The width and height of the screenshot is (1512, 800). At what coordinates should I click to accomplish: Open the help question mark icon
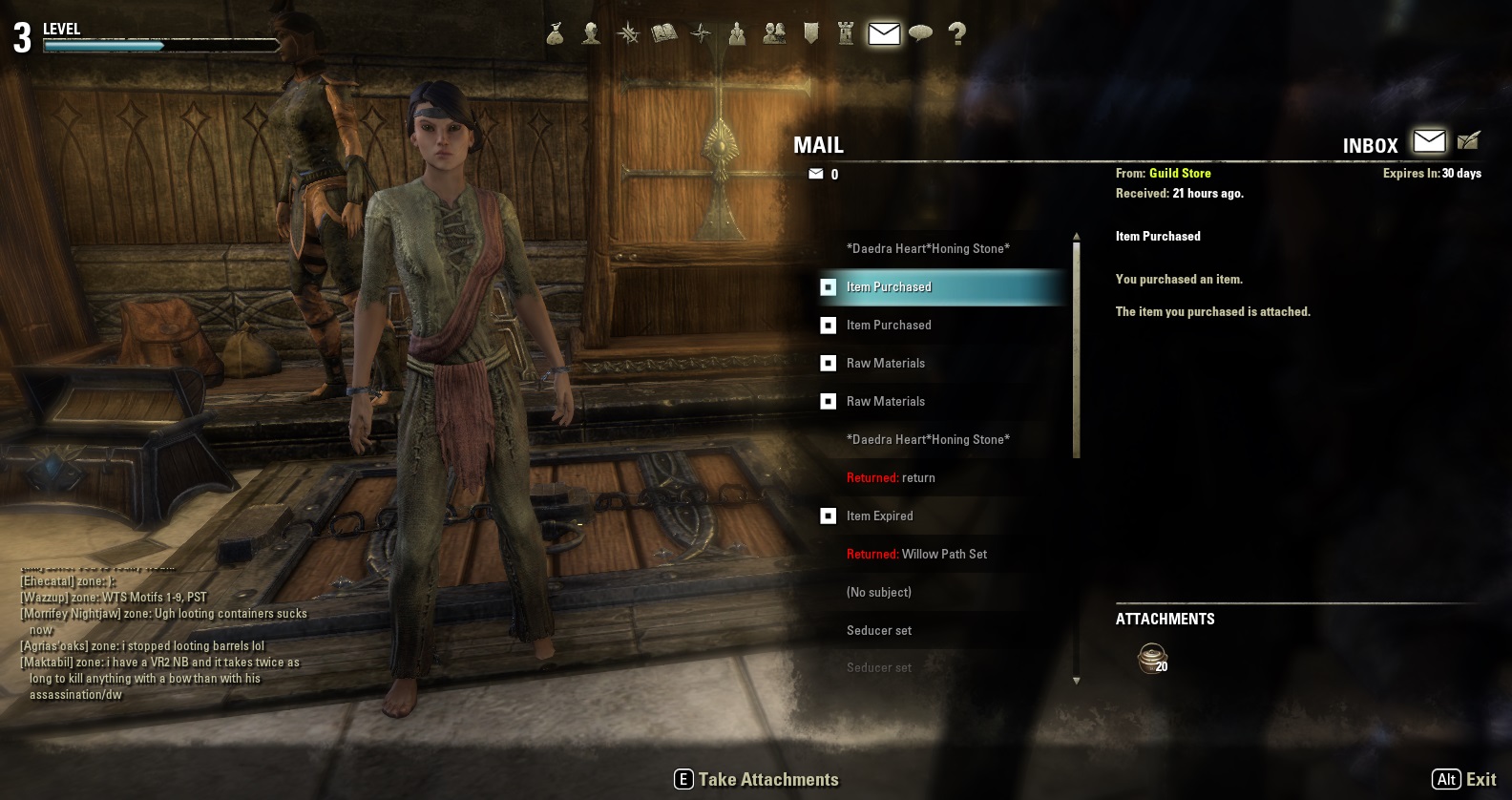[x=956, y=34]
